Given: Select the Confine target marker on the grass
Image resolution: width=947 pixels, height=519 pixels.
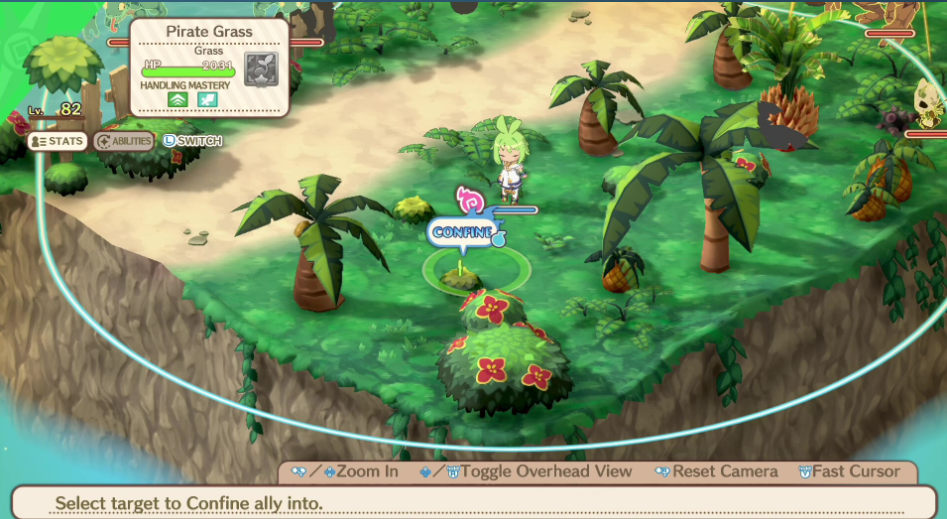Looking at the screenshot, I should (x=461, y=272).
